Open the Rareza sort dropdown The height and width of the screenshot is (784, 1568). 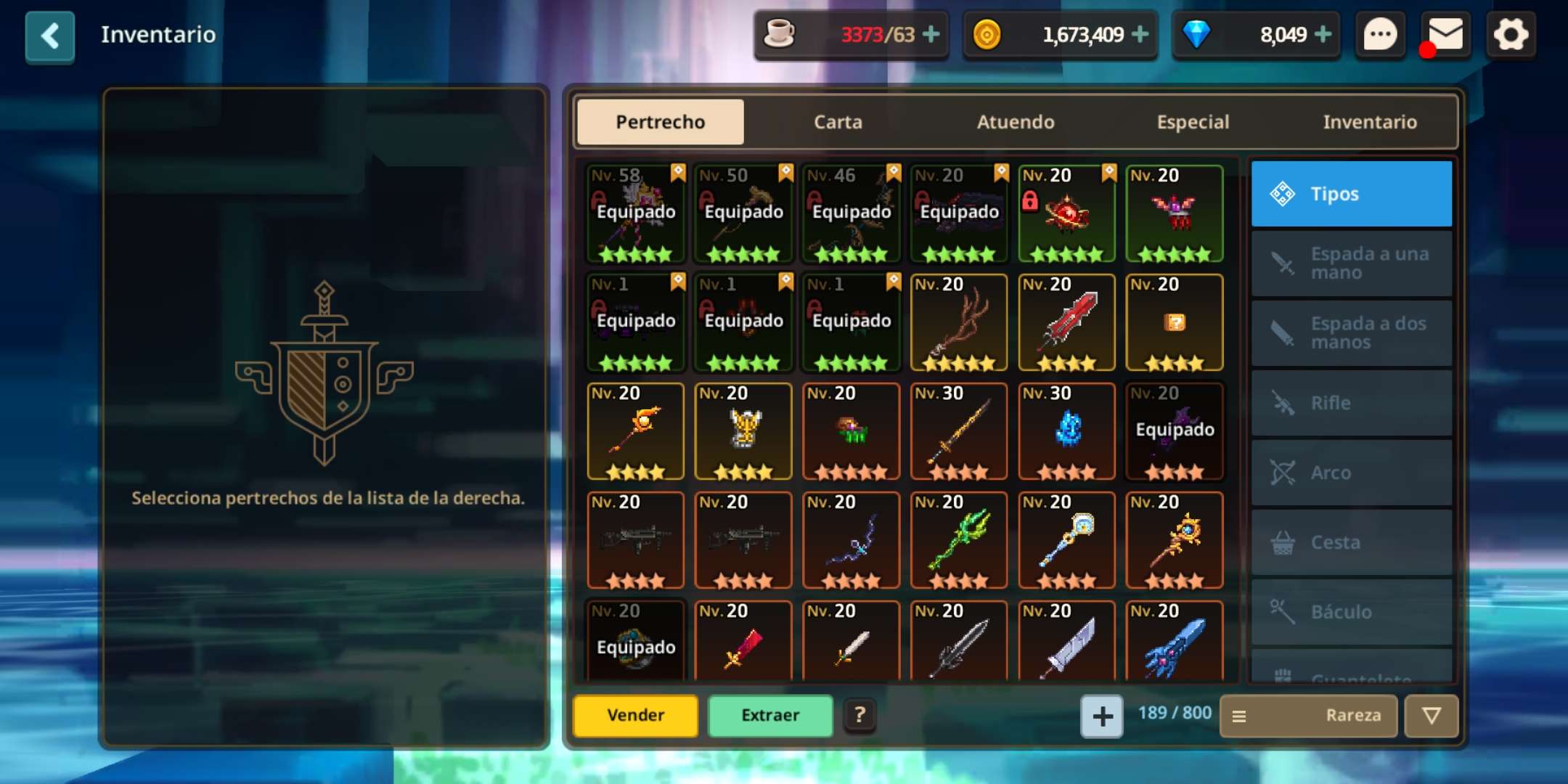(x=1309, y=716)
